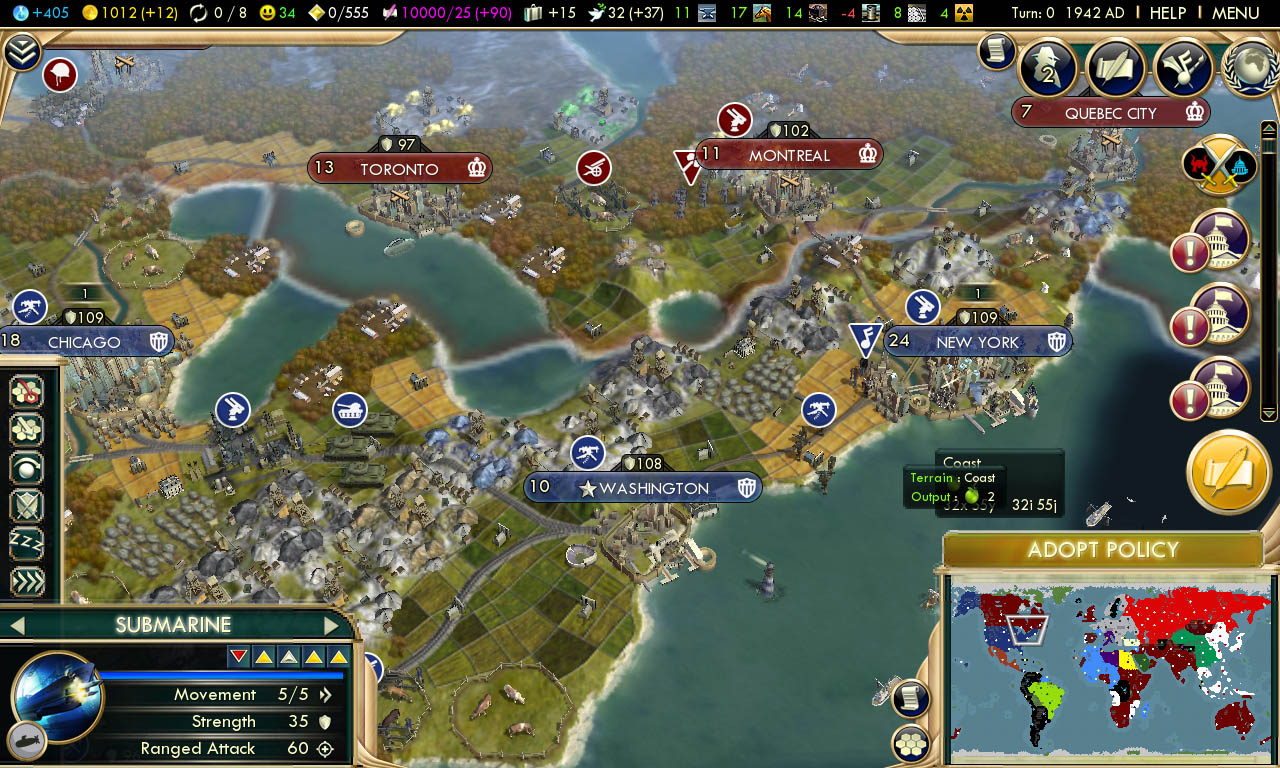Enable alert mode with the eye icon
Image resolution: width=1280 pixels, height=768 pixels.
(27, 468)
